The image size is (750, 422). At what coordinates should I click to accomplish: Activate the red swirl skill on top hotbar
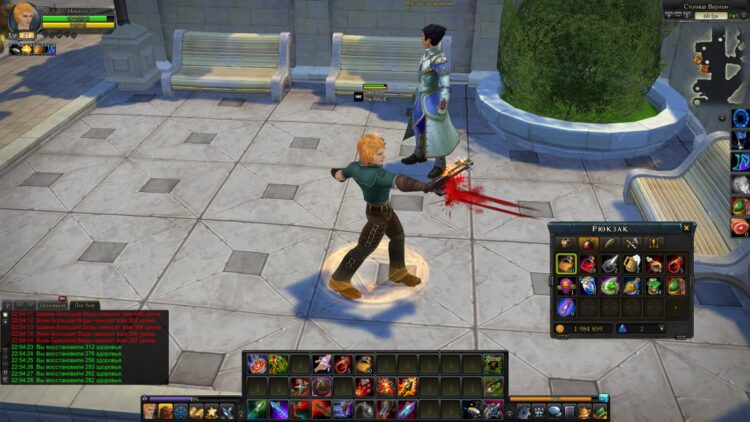coord(256,364)
